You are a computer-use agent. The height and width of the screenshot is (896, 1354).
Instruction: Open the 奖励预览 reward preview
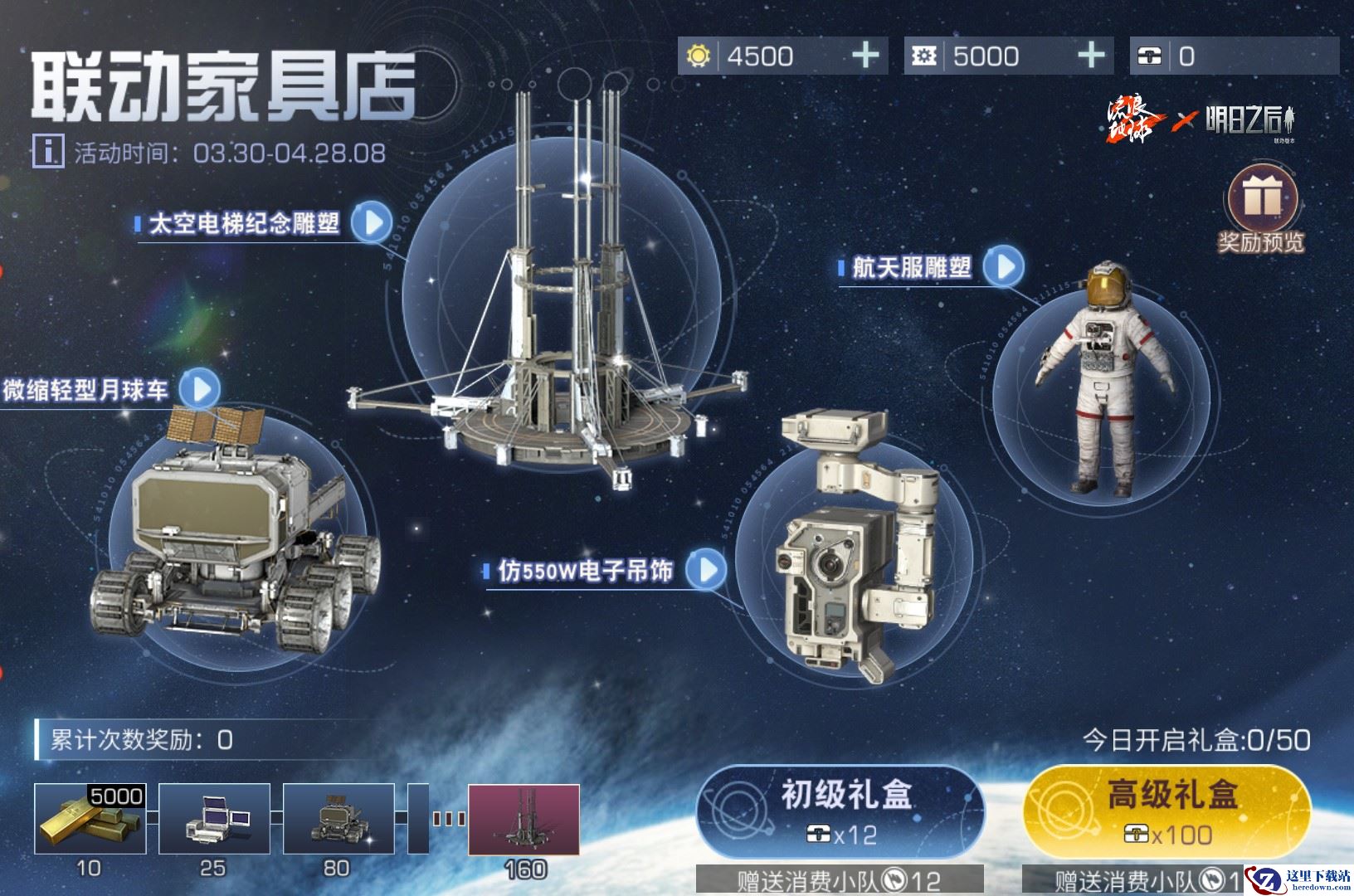click(1259, 208)
